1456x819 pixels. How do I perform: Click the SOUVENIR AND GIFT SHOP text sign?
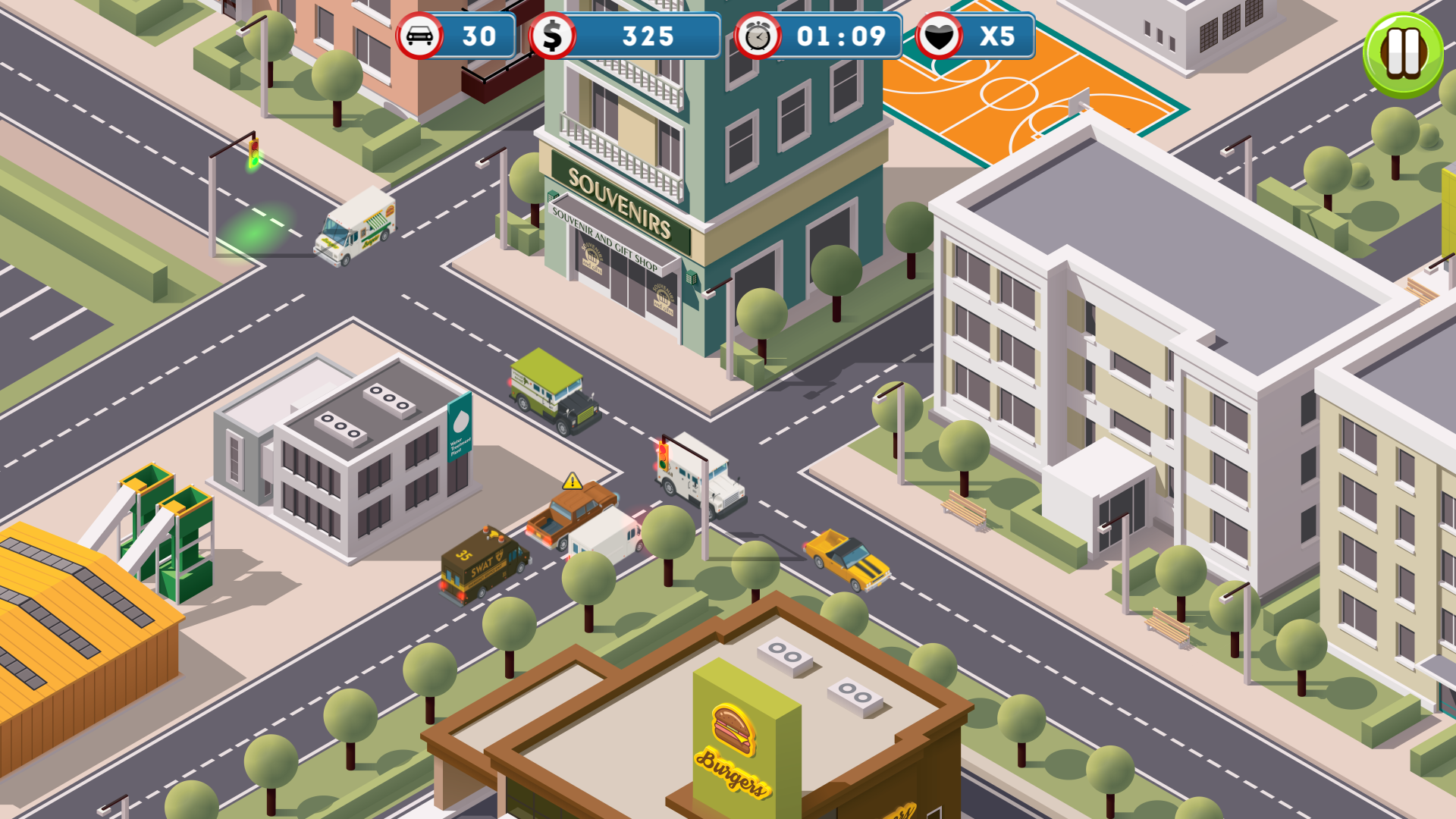click(609, 241)
